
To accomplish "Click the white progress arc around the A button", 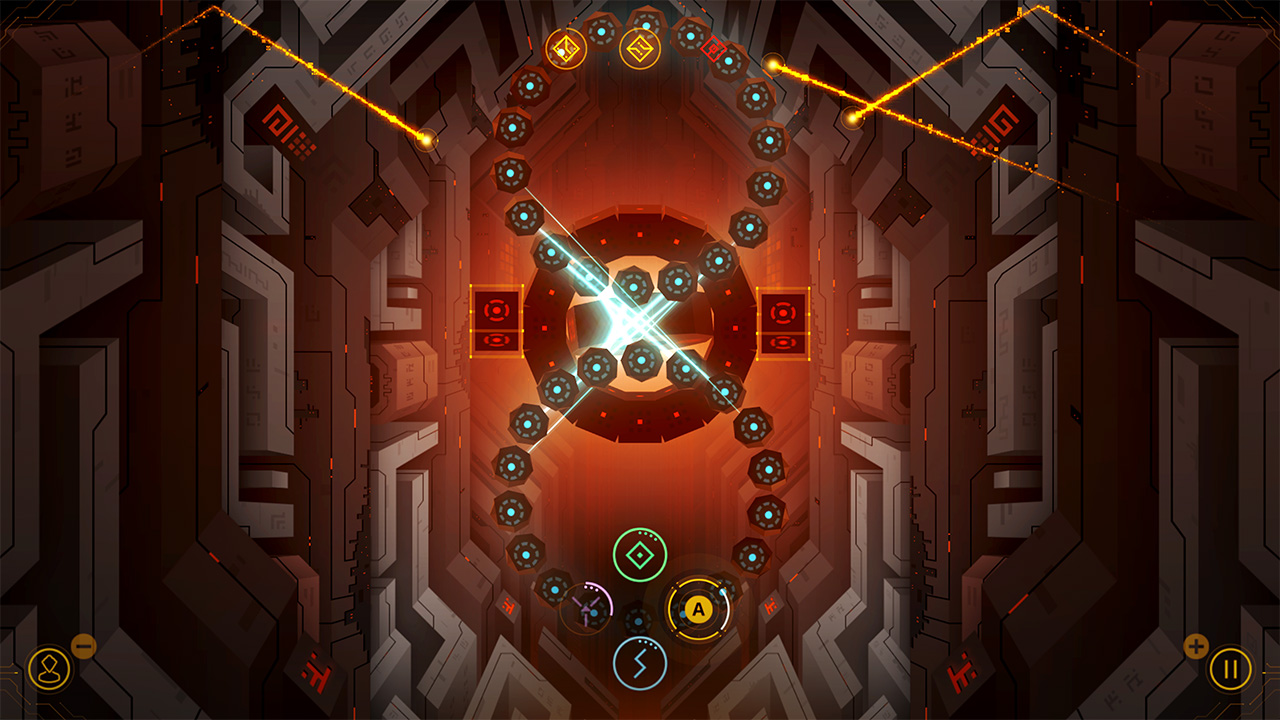I will click(725, 612).
